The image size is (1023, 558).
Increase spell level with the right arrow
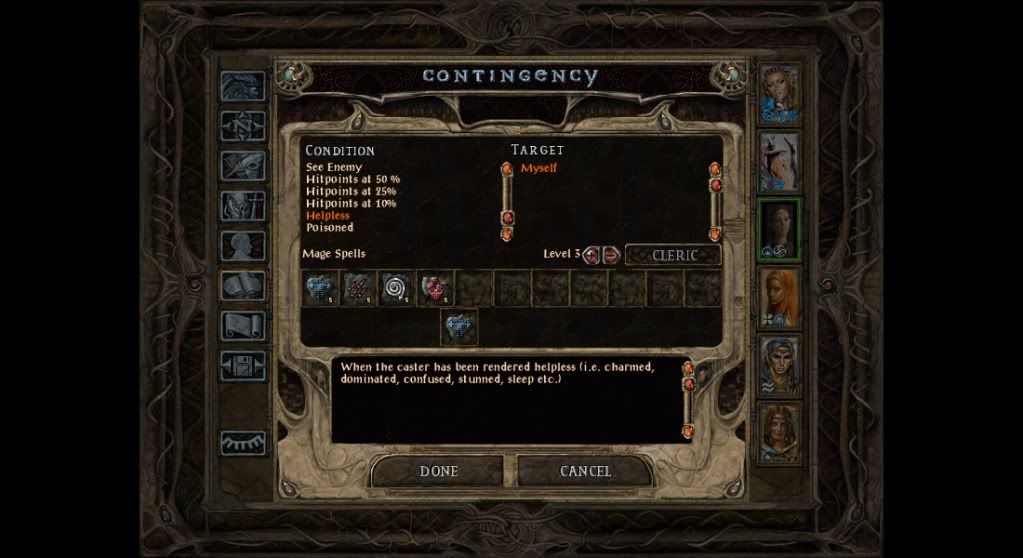611,255
